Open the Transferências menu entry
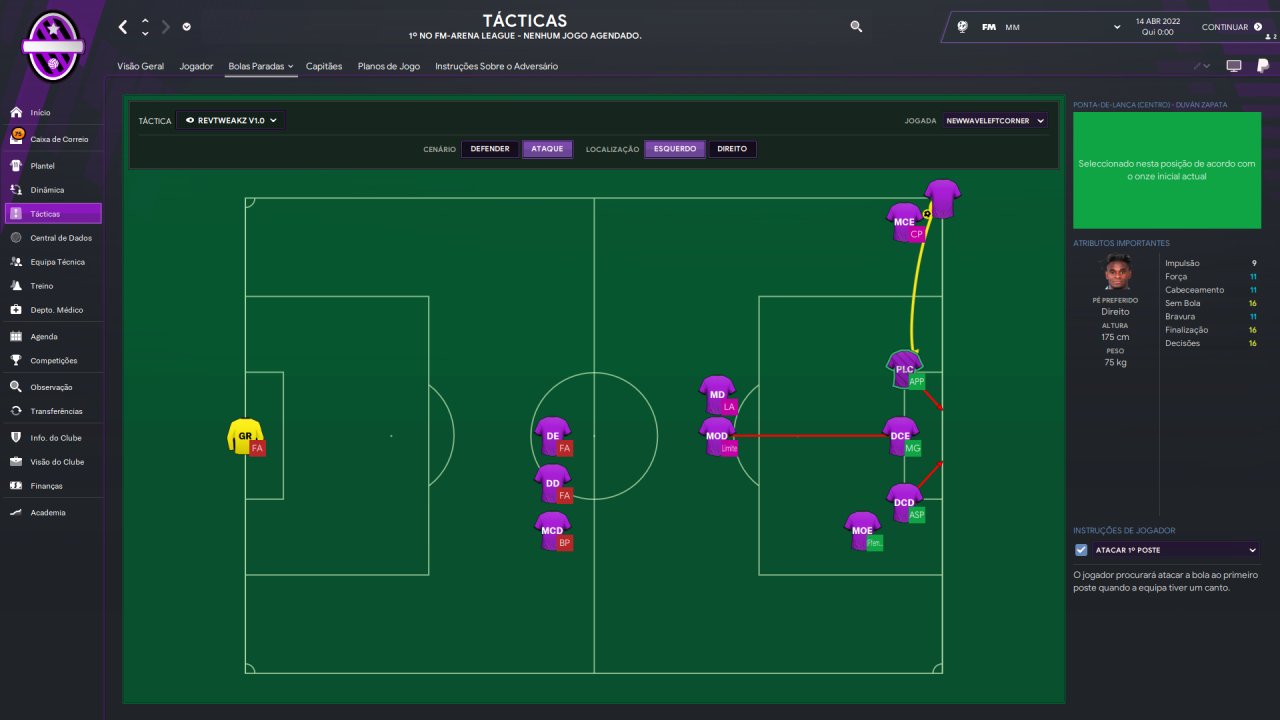 tap(56, 411)
